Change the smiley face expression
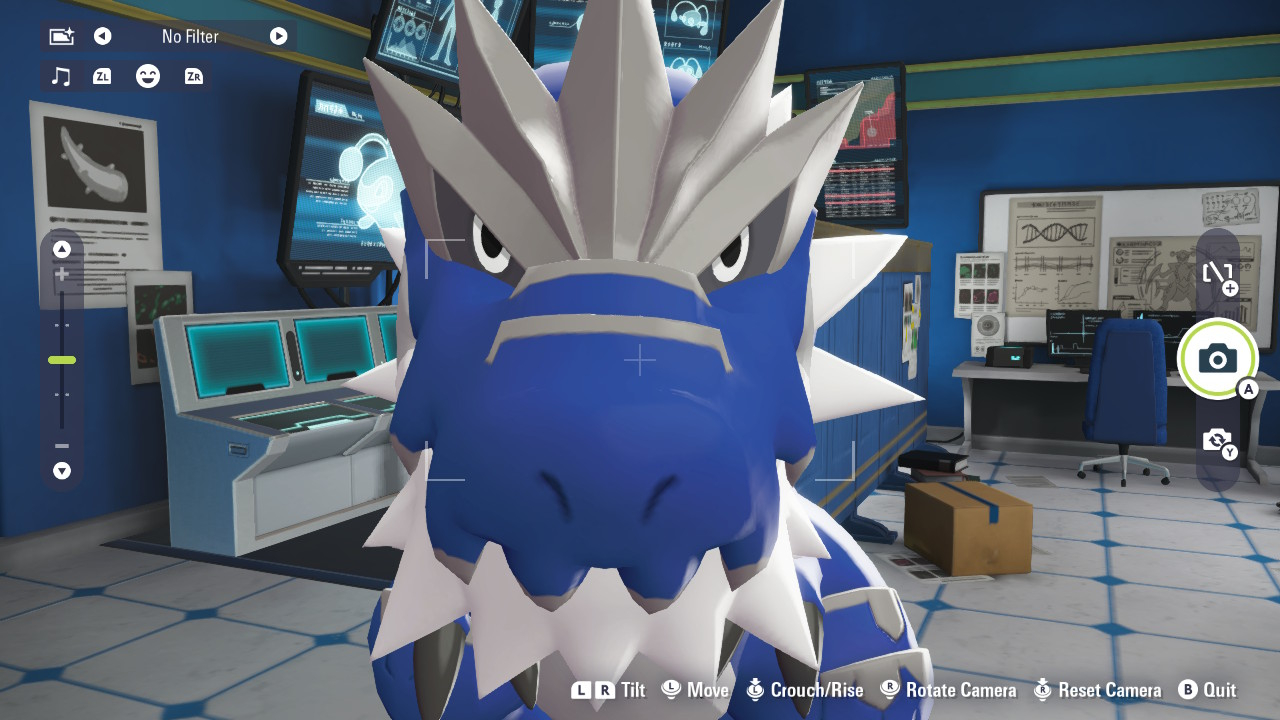The width and height of the screenshot is (1280, 720). tap(148, 76)
